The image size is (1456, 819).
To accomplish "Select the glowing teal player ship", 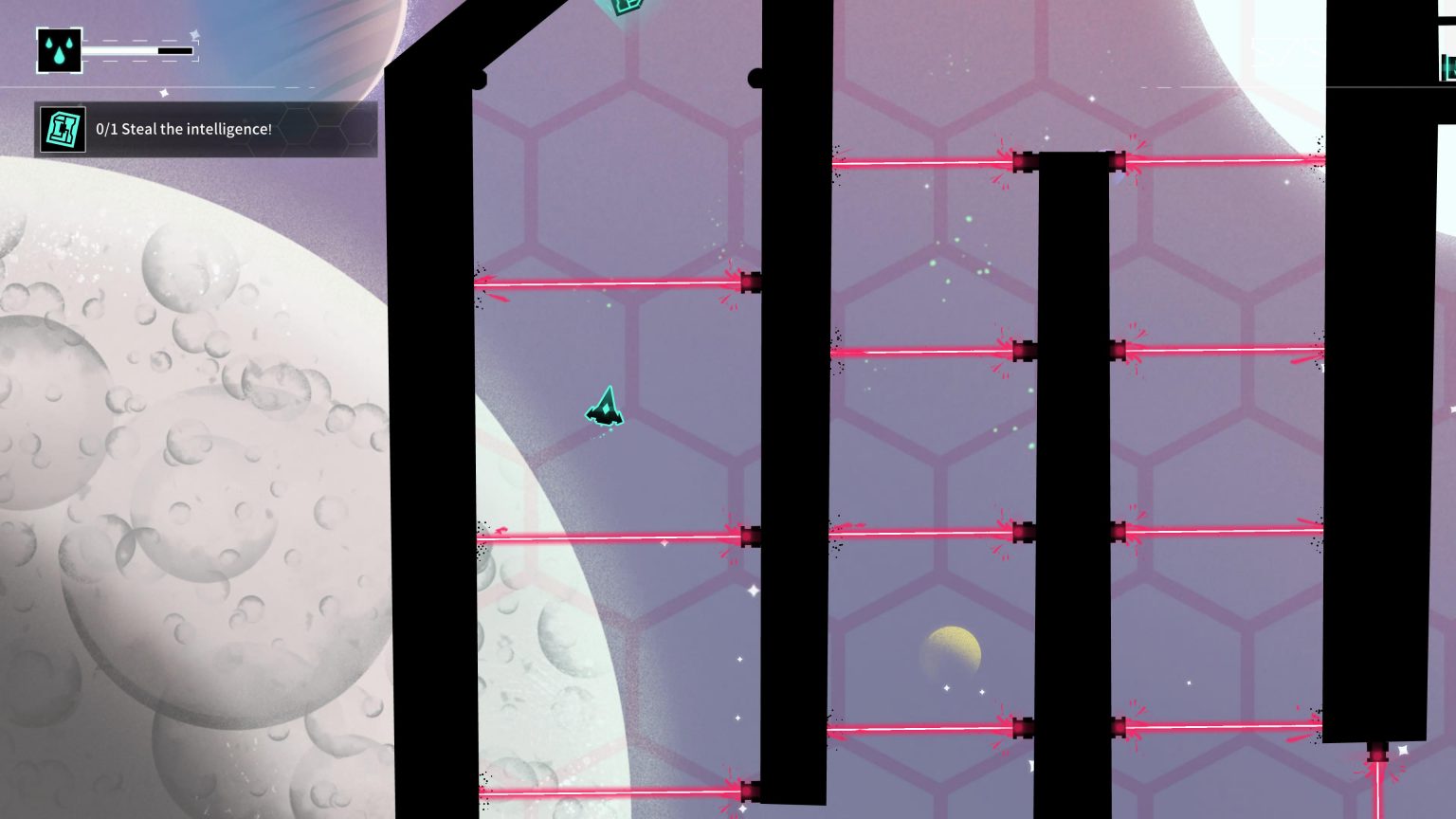I will pyautogui.click(x=603, y=408).
